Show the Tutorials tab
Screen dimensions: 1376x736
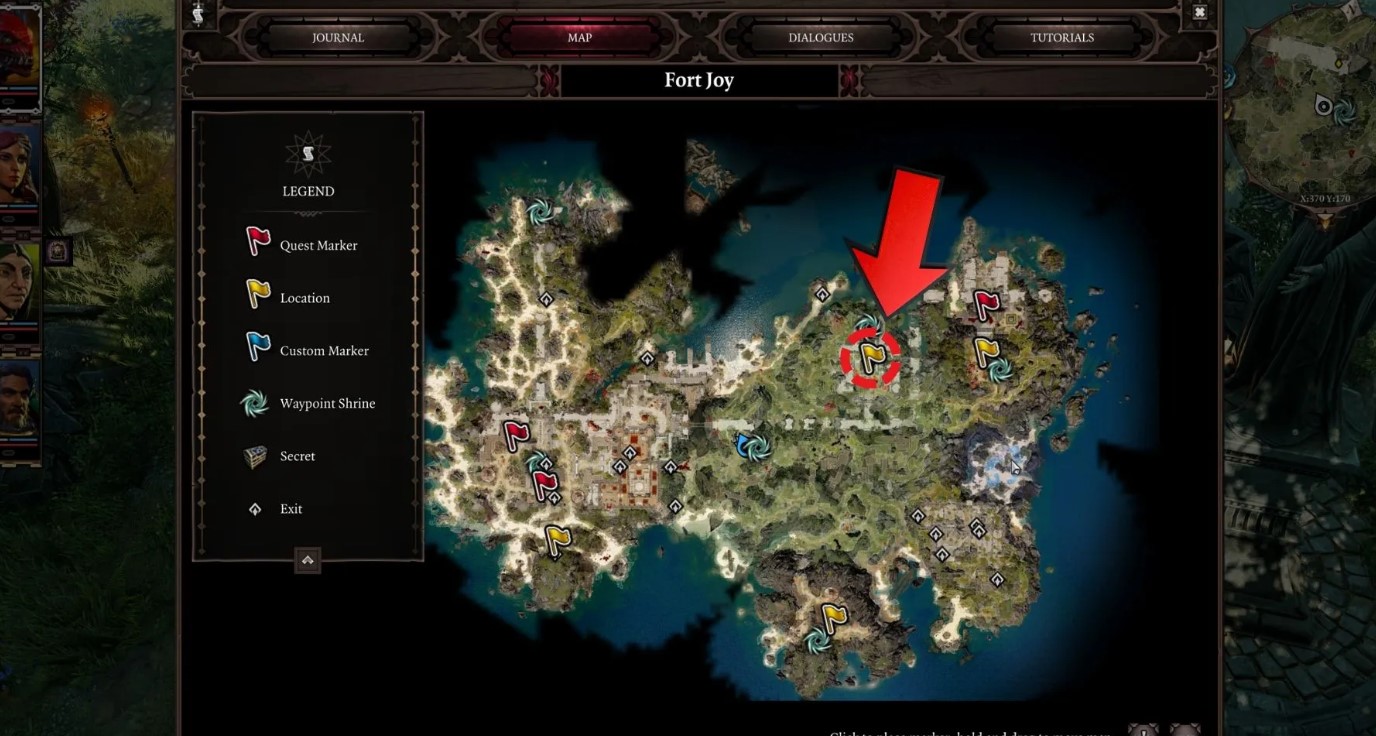click(1062, 38)
